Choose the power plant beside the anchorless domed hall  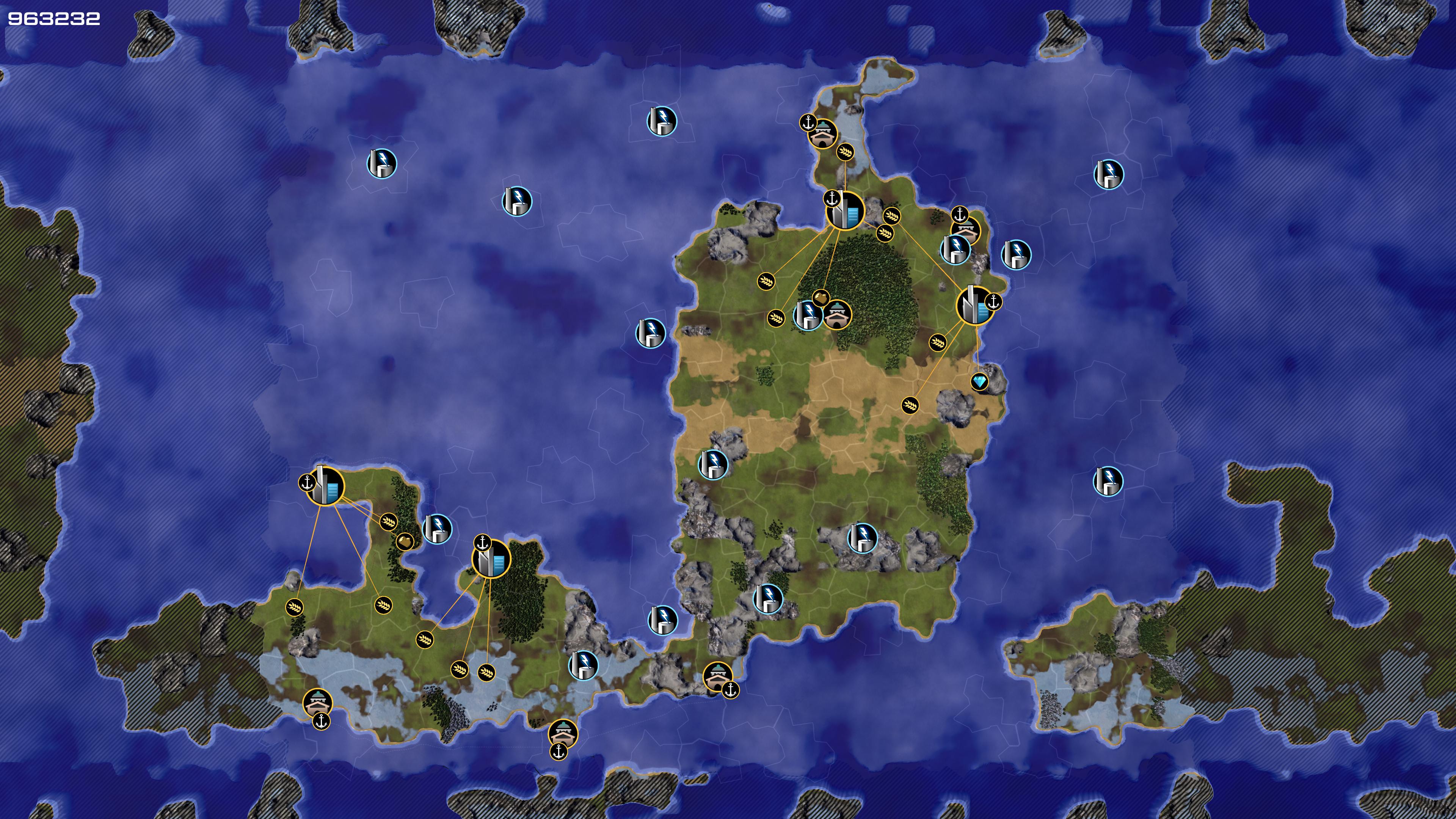coord(808,315)
